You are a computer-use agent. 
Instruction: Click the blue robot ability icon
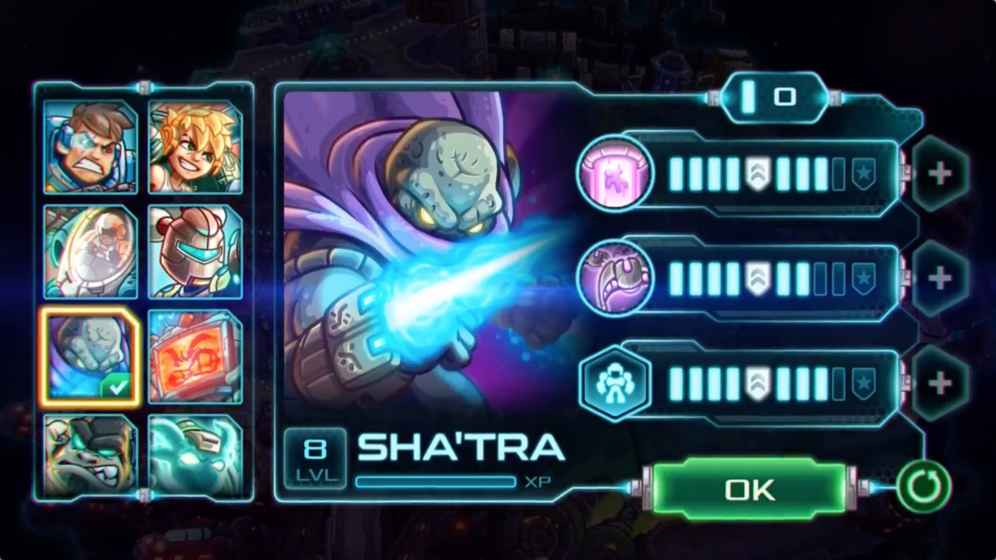[616, 382]
